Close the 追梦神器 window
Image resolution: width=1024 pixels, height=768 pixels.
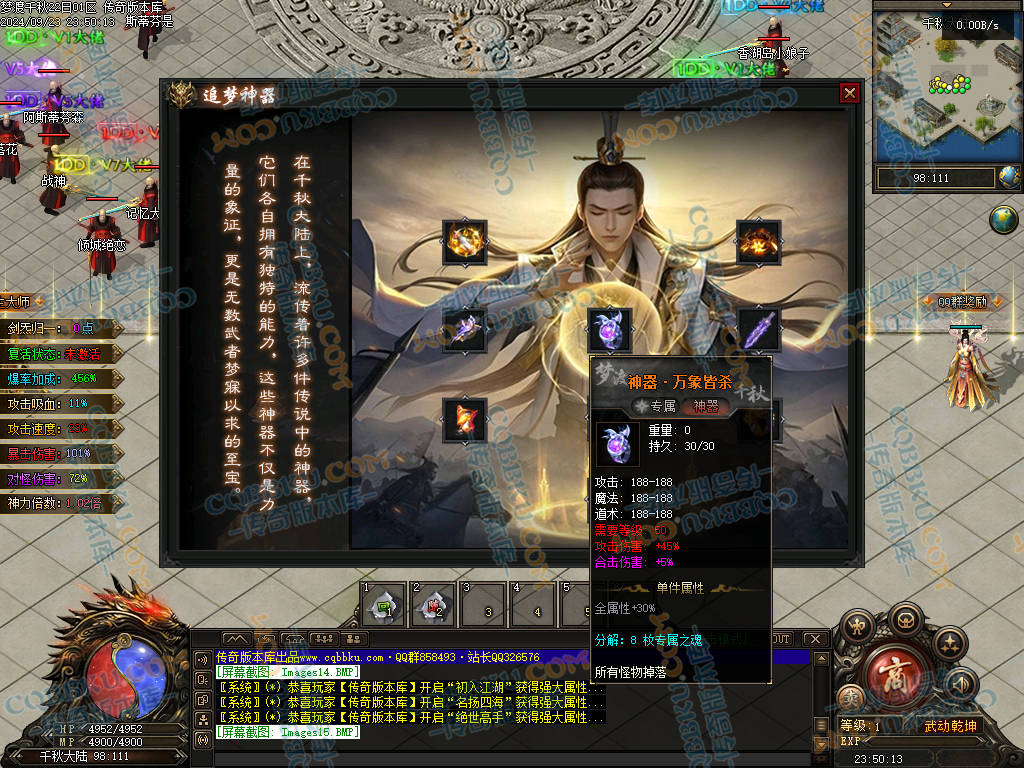coord(849,93)
